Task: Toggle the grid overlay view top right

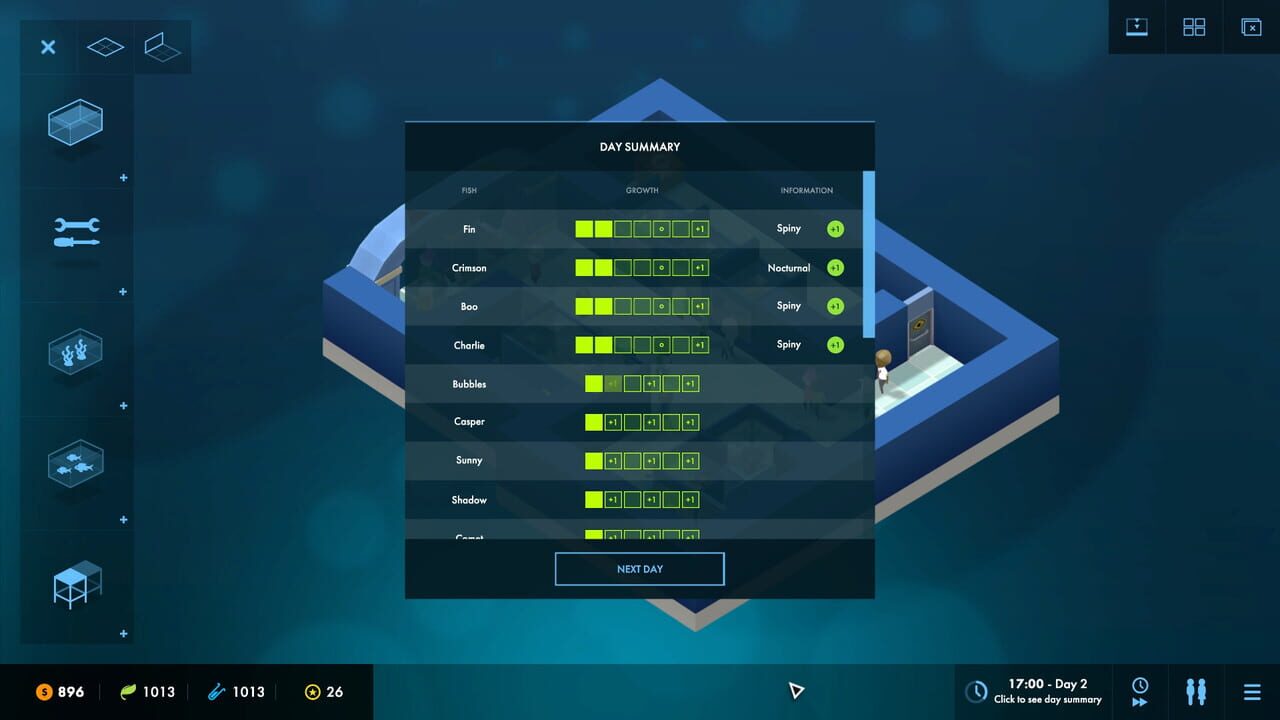Action: 1194,27
